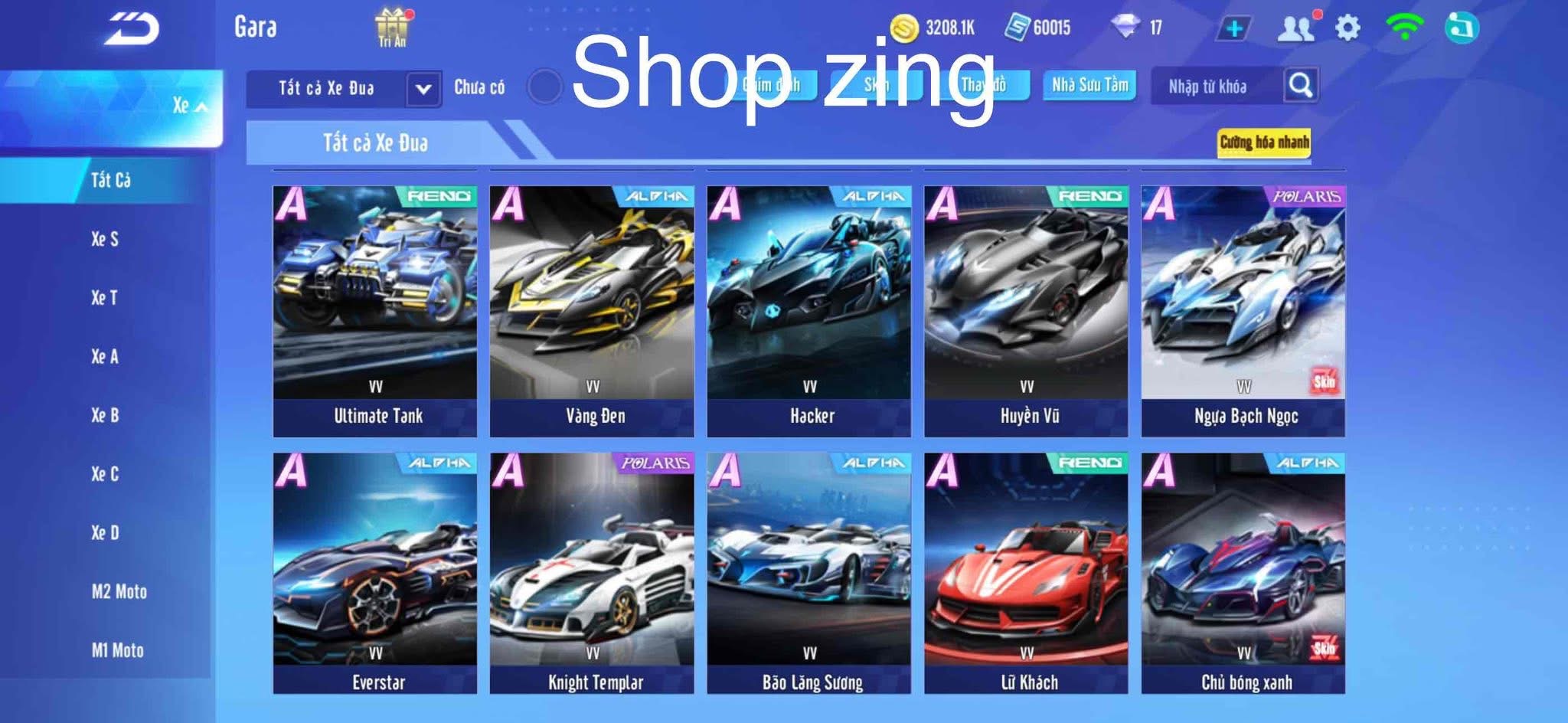Click the gold coin currency icon
The image size is (1568, 723).
903,25
